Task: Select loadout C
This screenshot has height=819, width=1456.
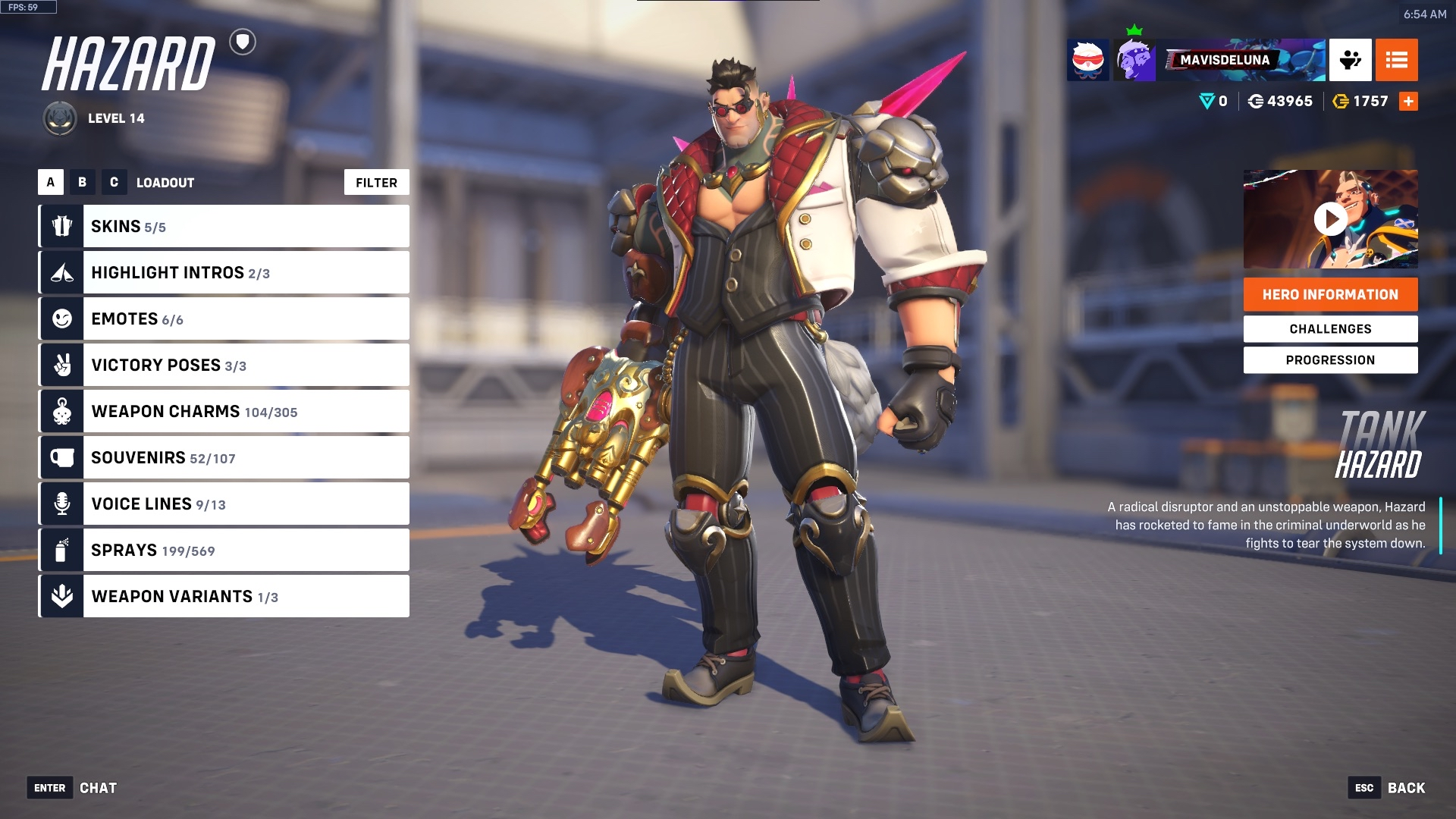Action: tap(114, 182)
